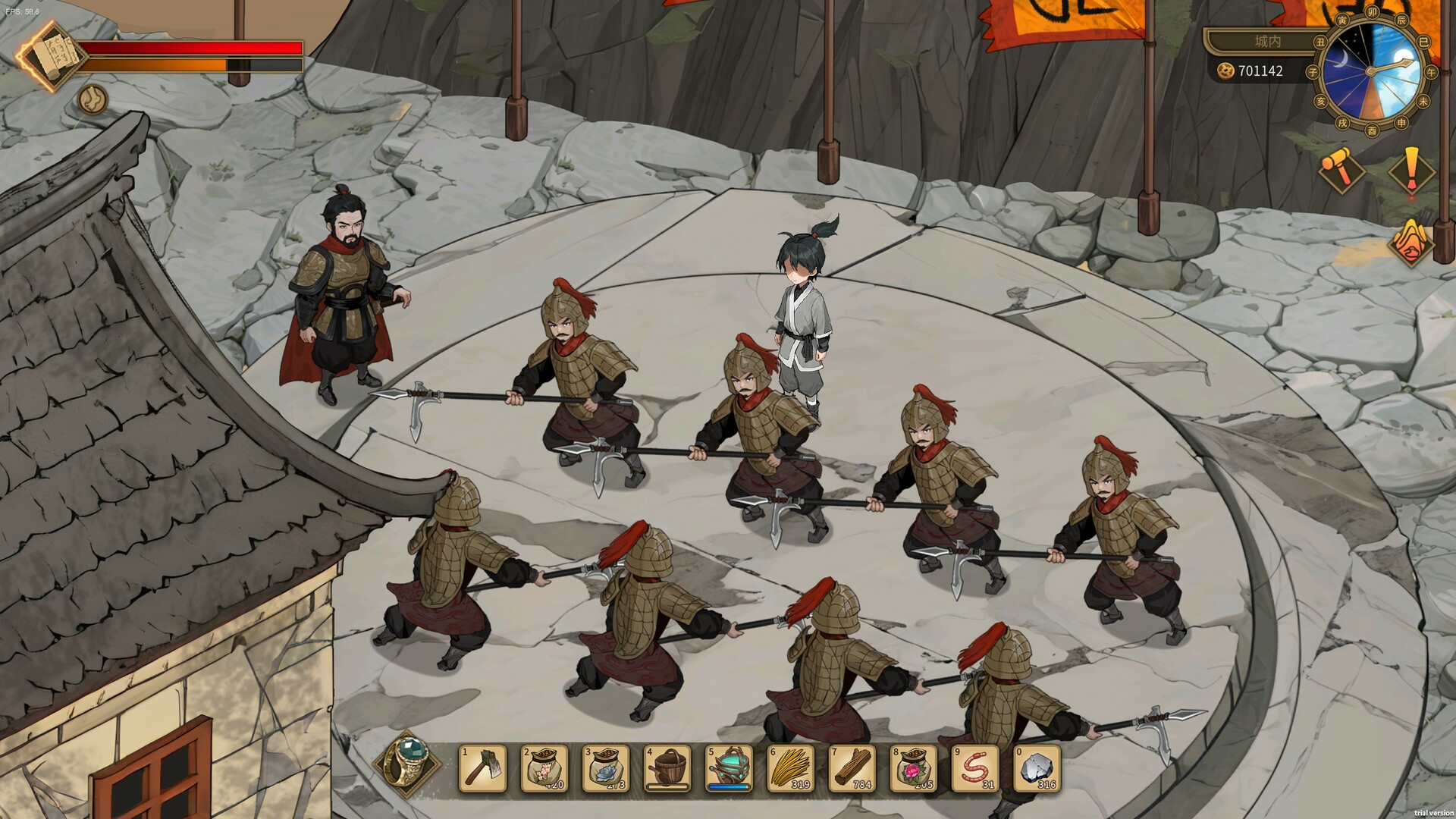
Task: Open the exclamation mark quest alert
Action: tap(1411, 171)
